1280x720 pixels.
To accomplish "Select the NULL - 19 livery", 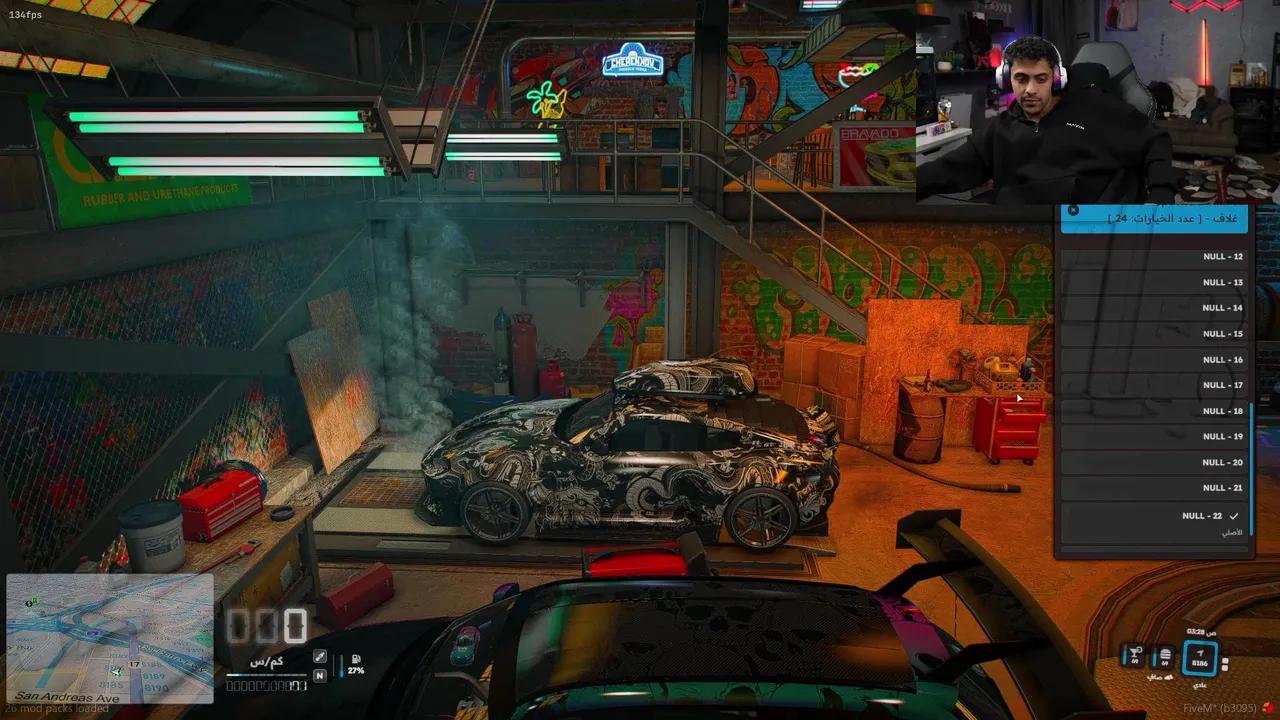I will coord(1153,437).
